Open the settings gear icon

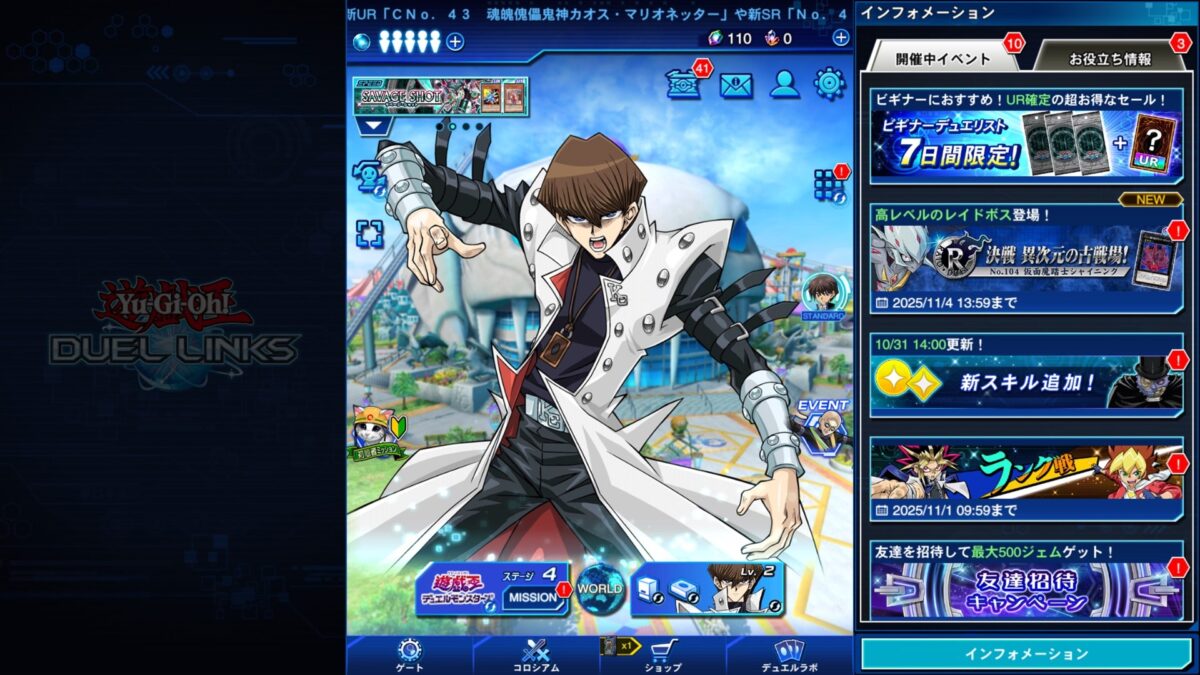coord(829,84)
